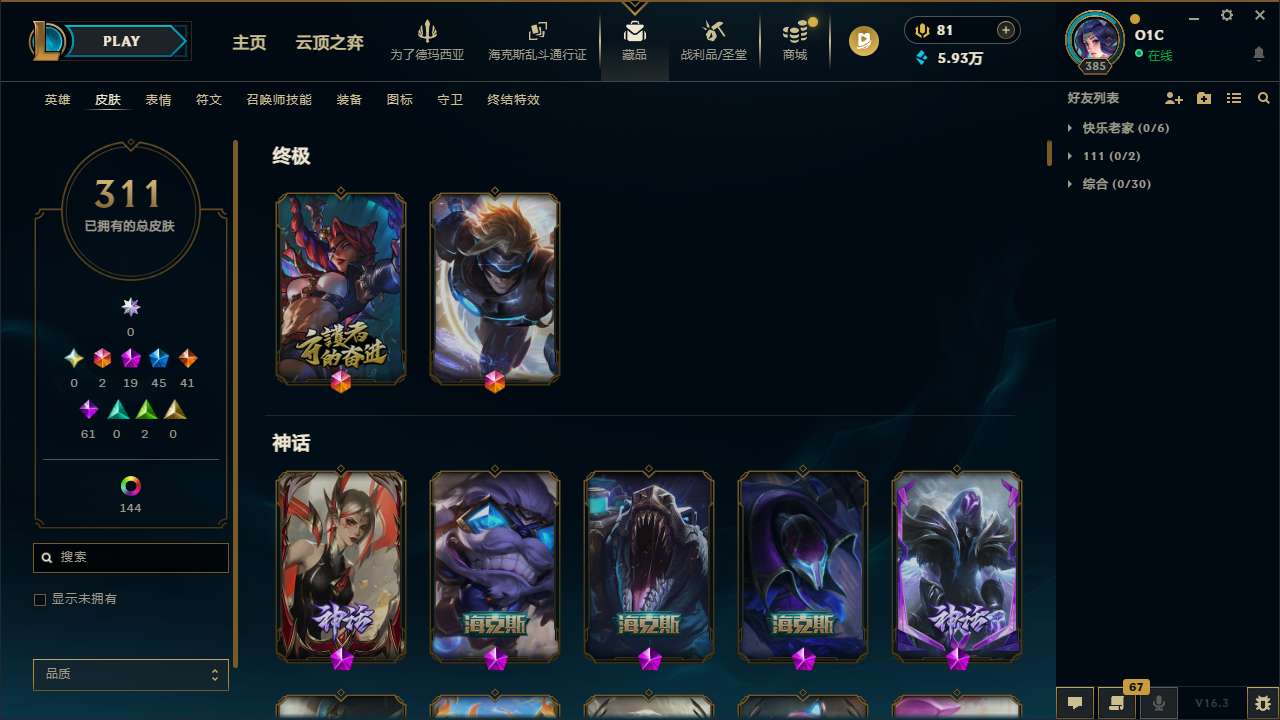Viewport: 1280px width, 720px height.
Task: Click into the 搜索 search field
Action: coord(130,557)
